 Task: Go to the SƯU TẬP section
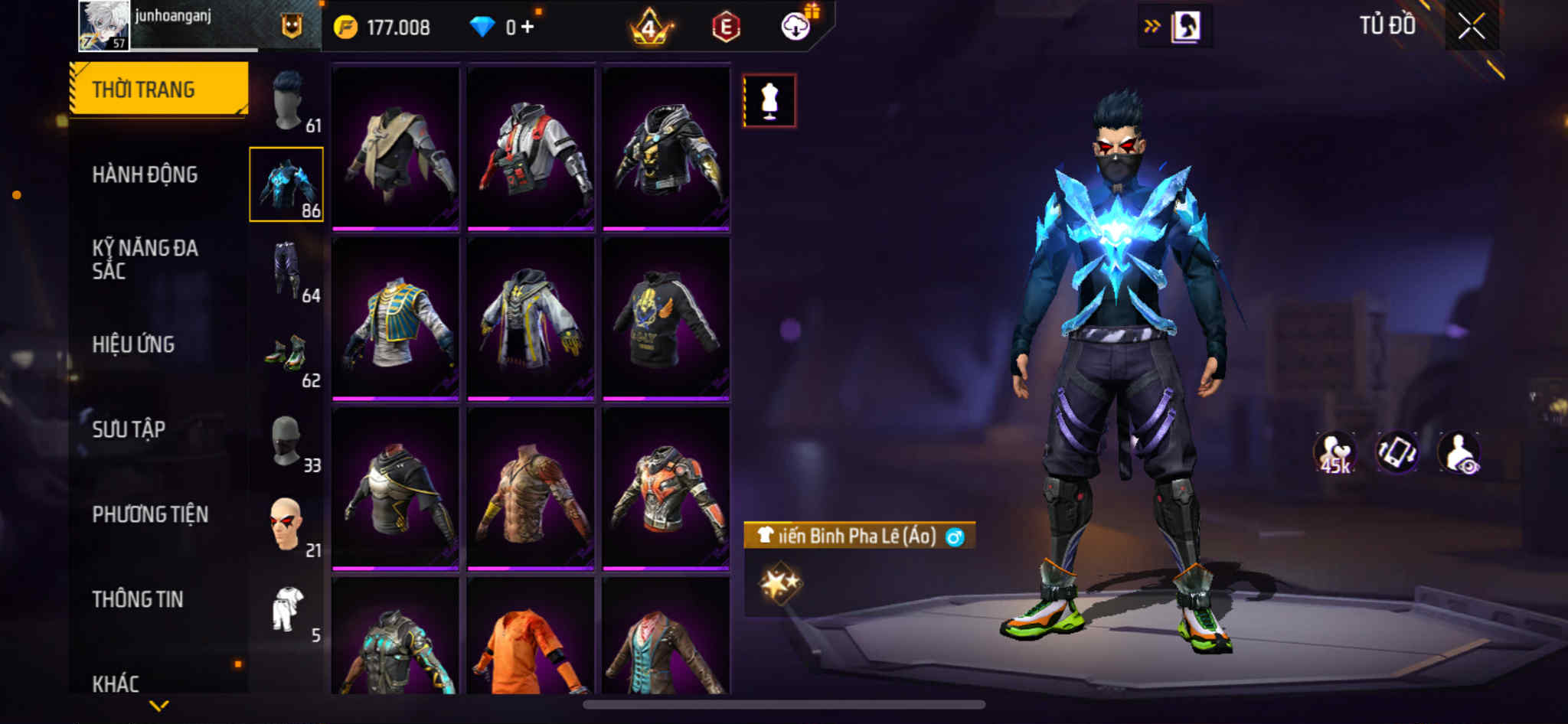[129, 429]
